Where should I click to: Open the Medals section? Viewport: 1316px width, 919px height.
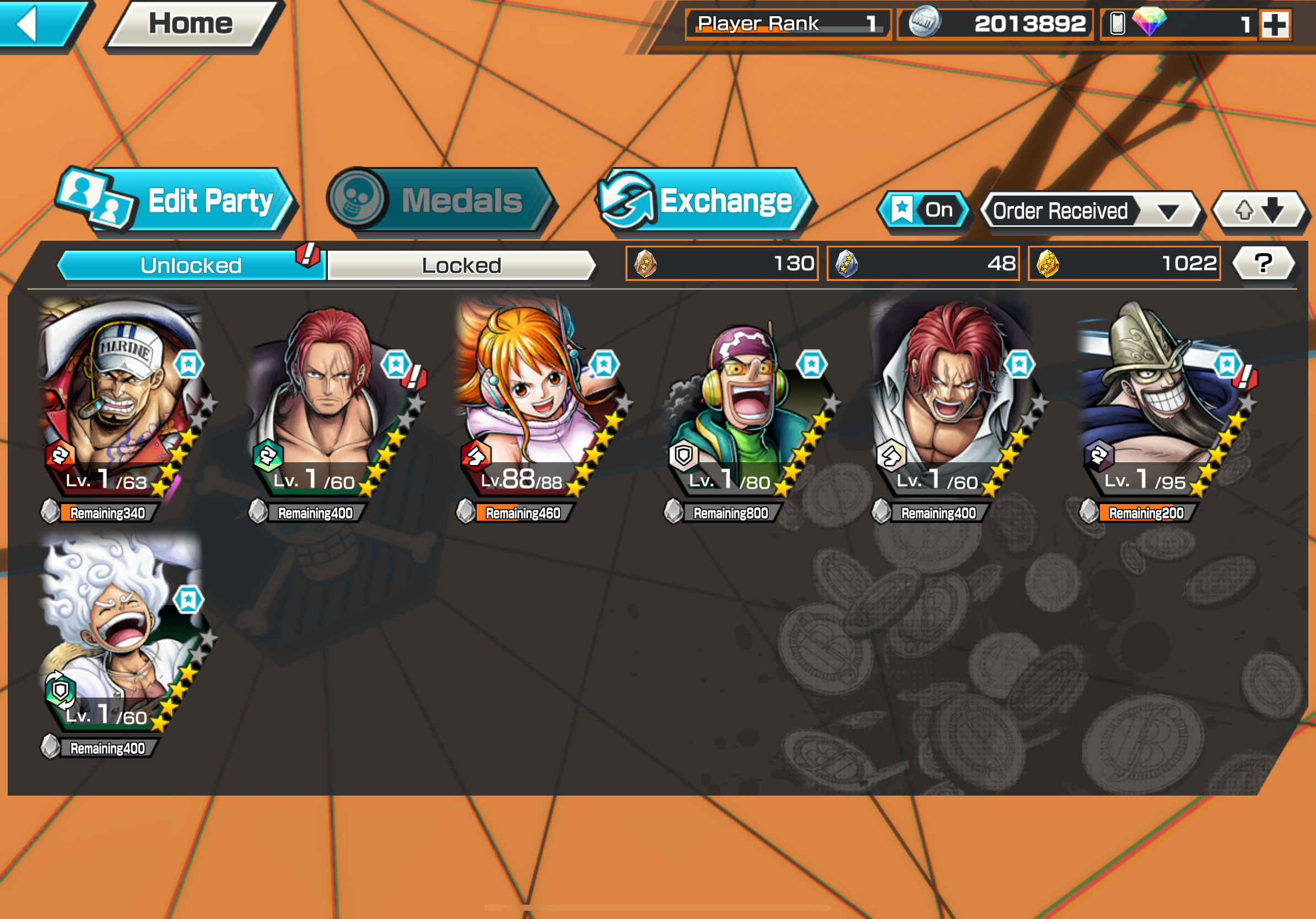pyautogui.click(x=440, y=201)
